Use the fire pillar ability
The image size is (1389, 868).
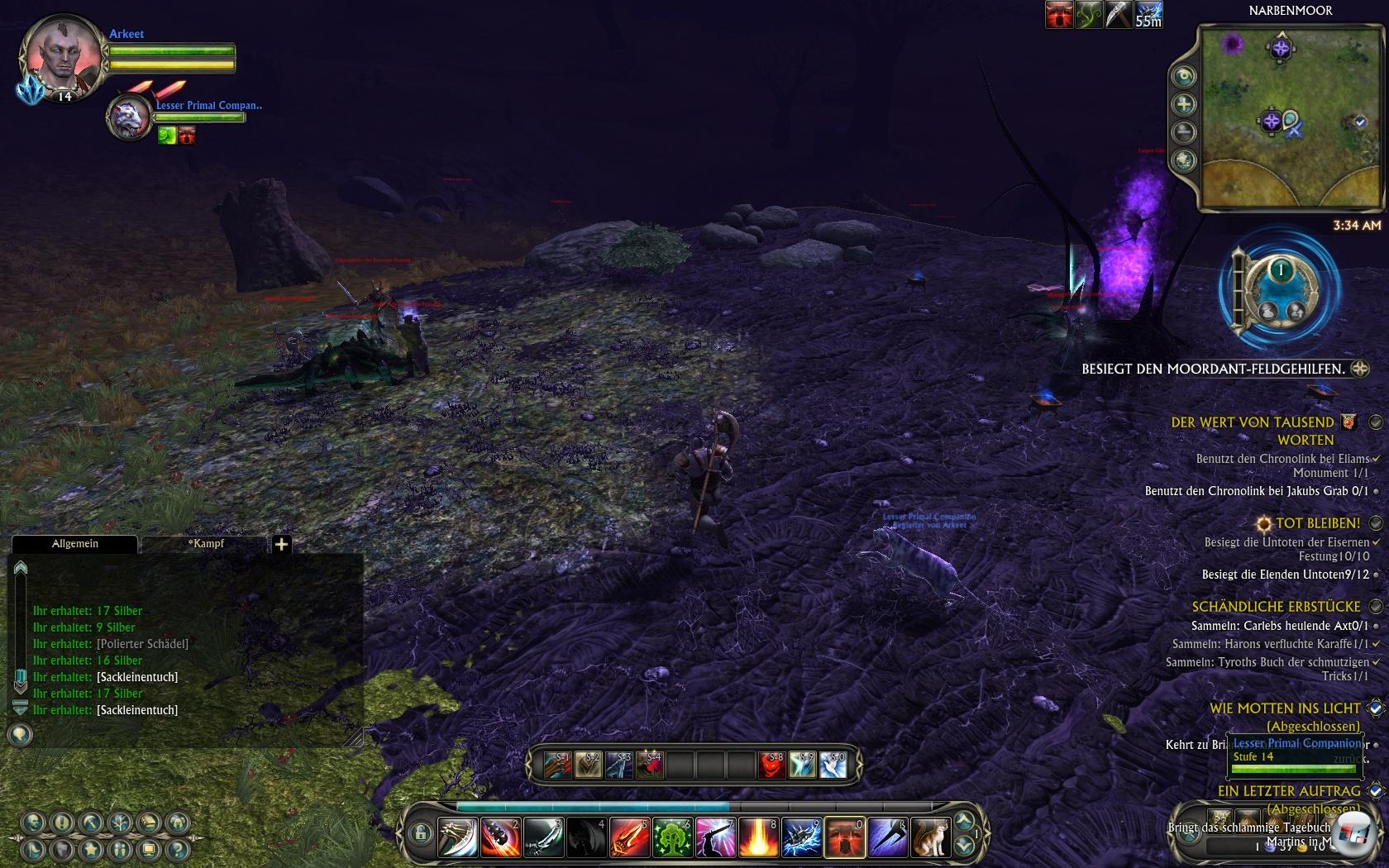click(x=758, y=837)
